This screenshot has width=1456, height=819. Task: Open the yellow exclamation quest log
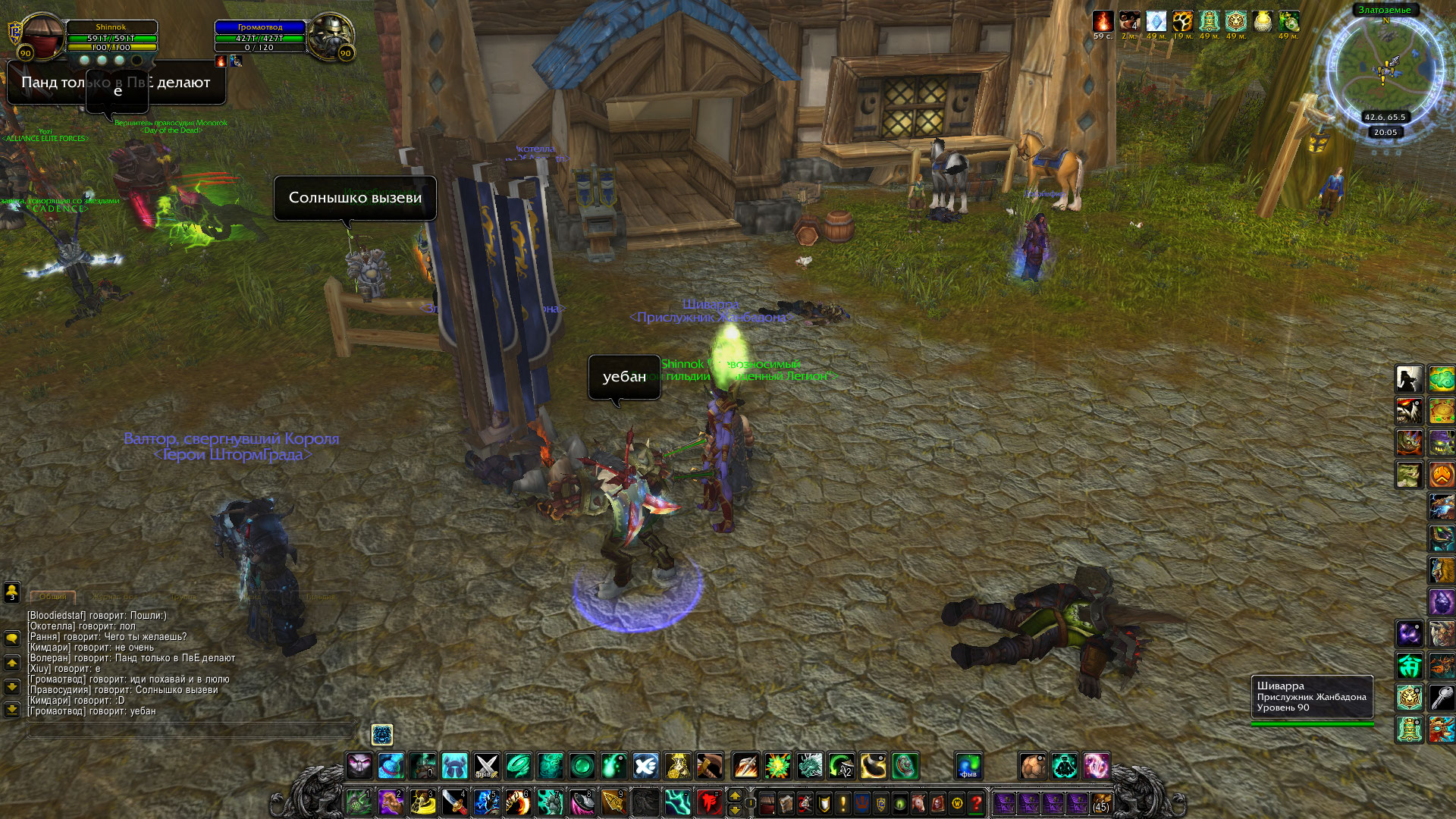843,802
